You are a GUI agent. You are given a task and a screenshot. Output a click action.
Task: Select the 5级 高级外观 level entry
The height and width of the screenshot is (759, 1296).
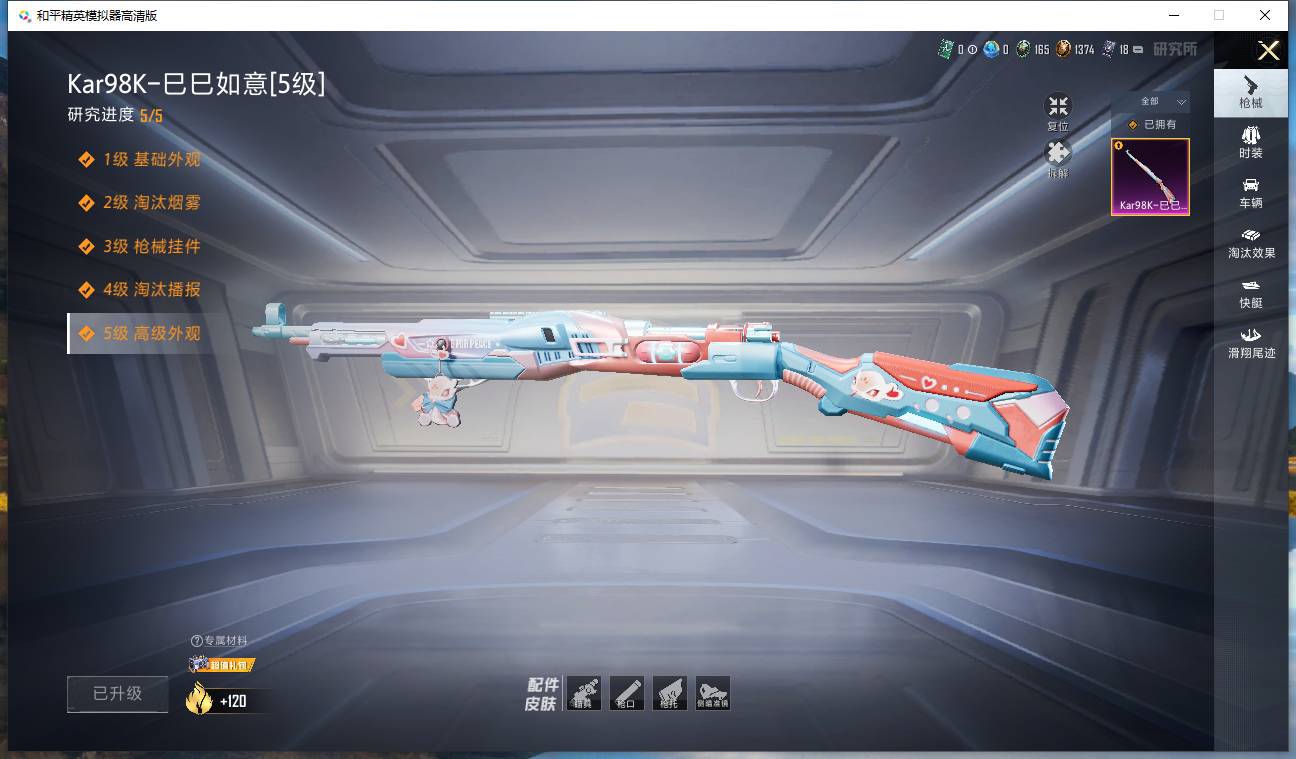coord(151,334)
